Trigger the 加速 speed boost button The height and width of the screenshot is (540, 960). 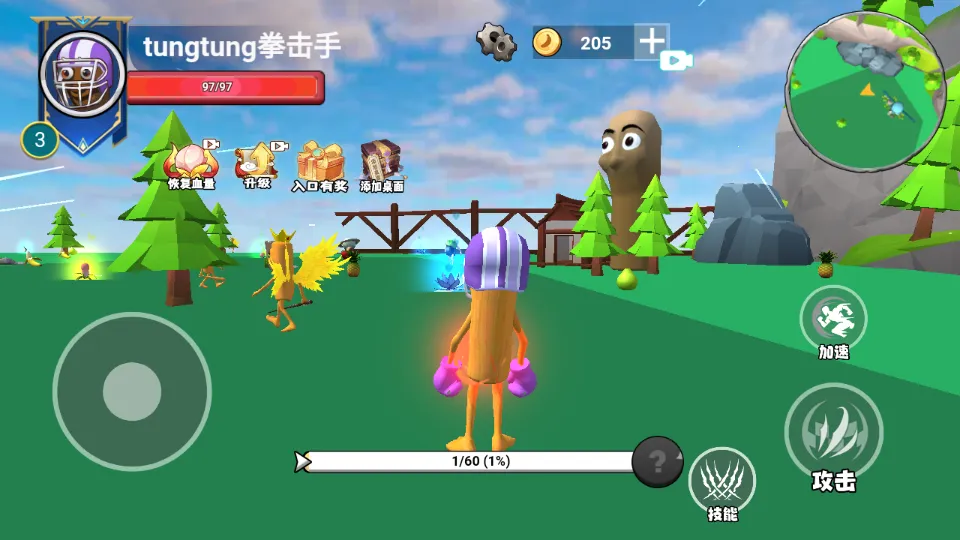833,318
